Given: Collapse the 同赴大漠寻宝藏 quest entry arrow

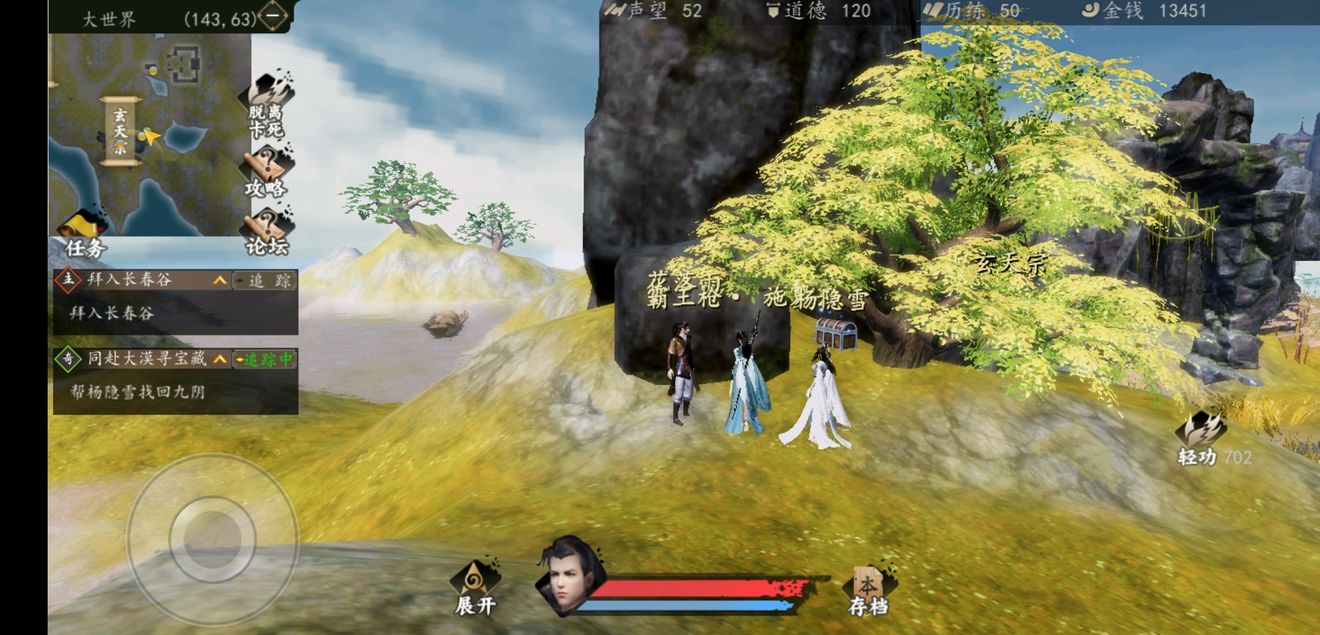Looking at the screenshot, I should pyautogui.click(x=219, y=359).
